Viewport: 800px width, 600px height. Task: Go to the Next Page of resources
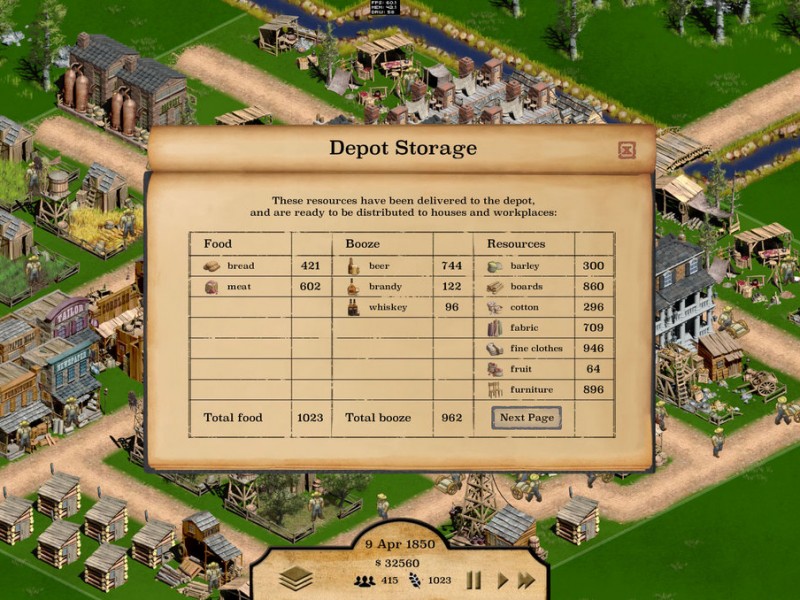[526, 418]
